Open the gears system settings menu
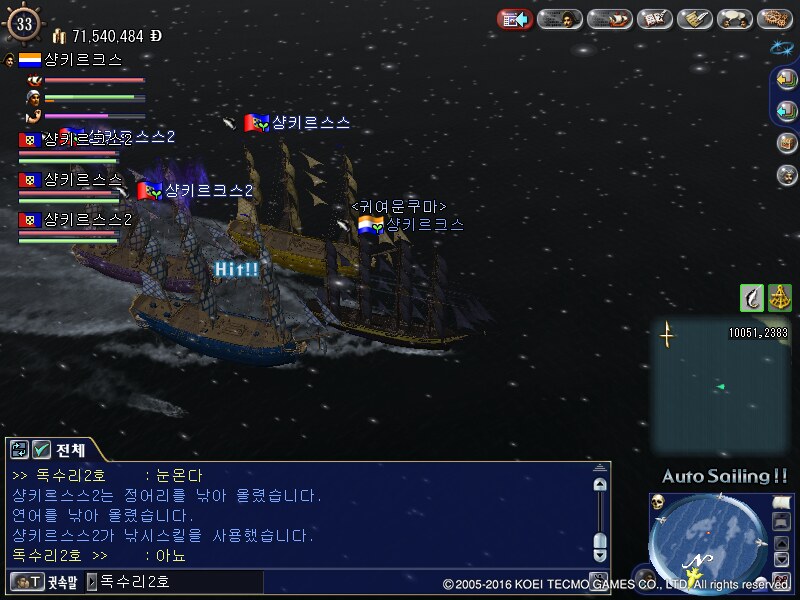800x600 pixels. 775,19
